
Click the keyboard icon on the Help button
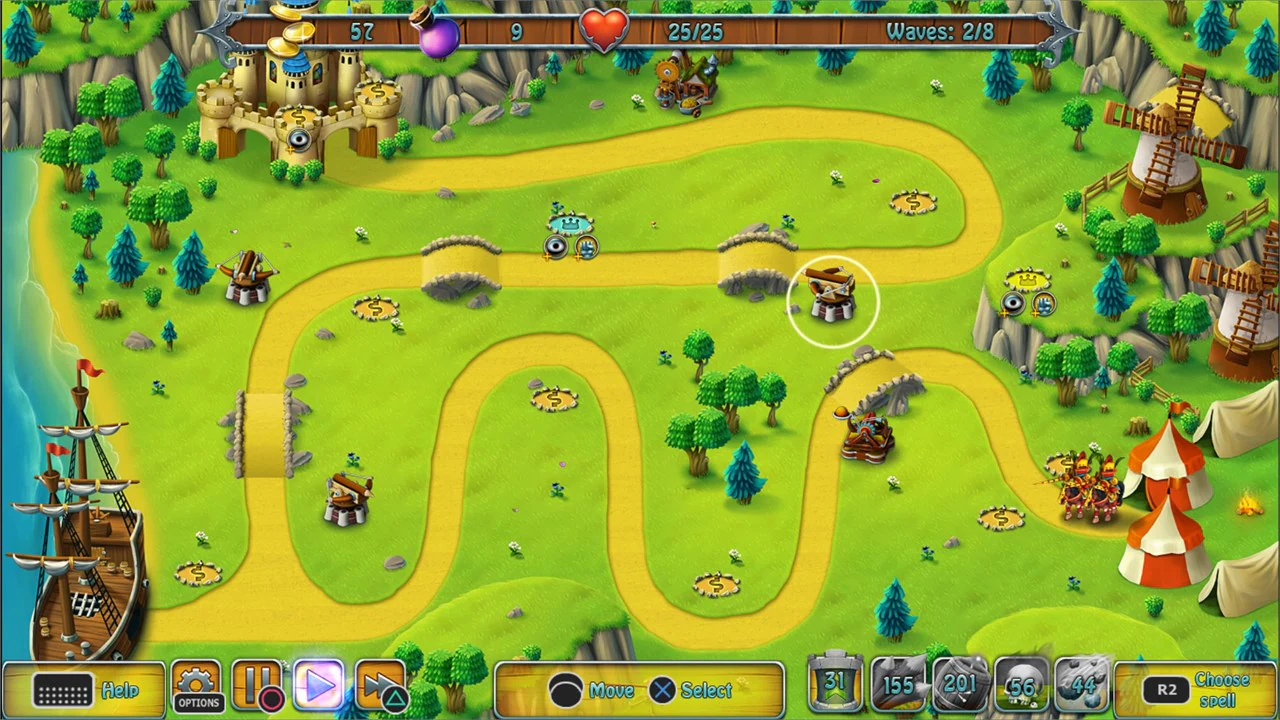(x=63, y=690)
